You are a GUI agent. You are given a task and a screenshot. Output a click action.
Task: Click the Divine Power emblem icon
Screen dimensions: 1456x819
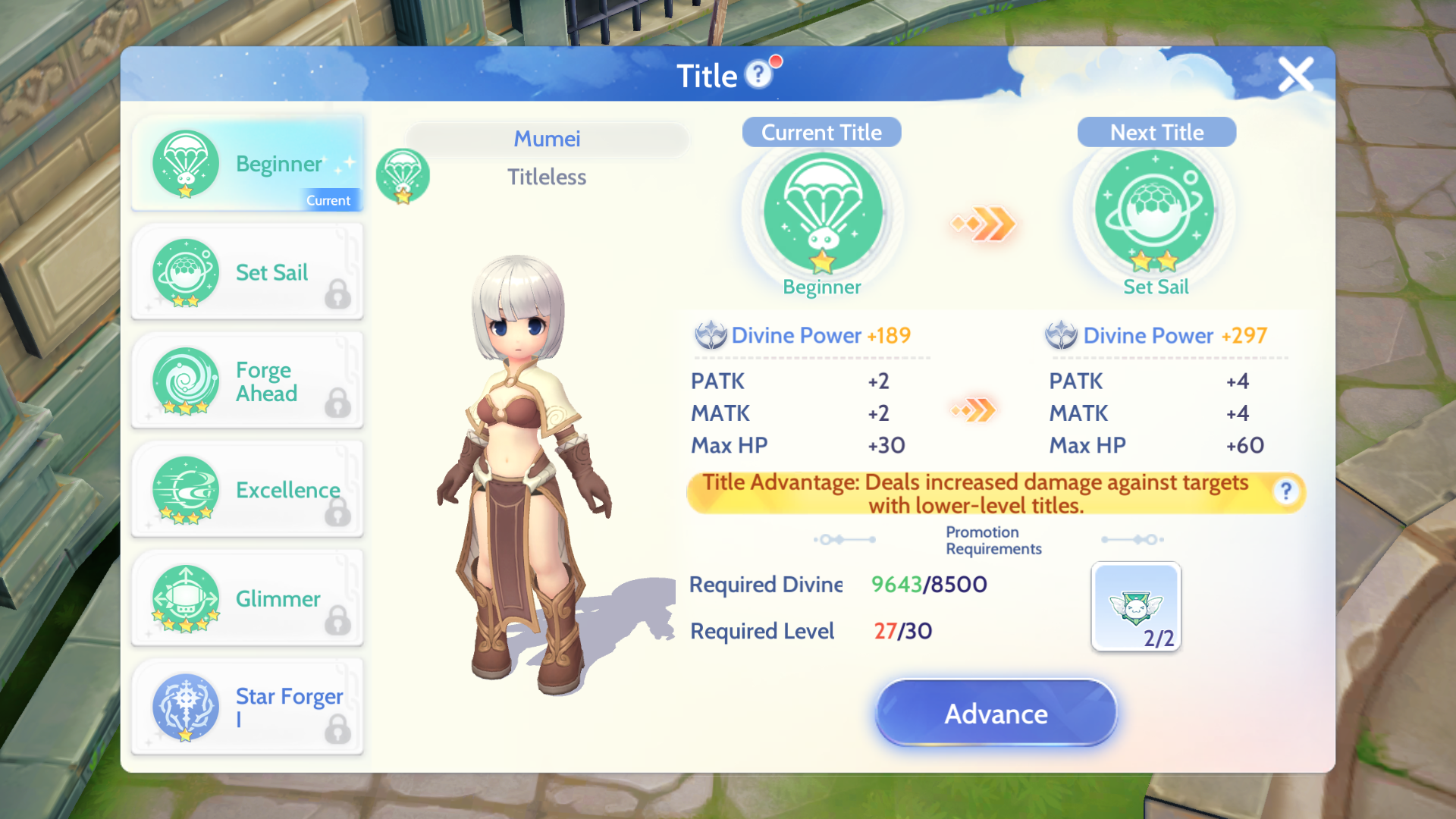(x=711, y=334)
